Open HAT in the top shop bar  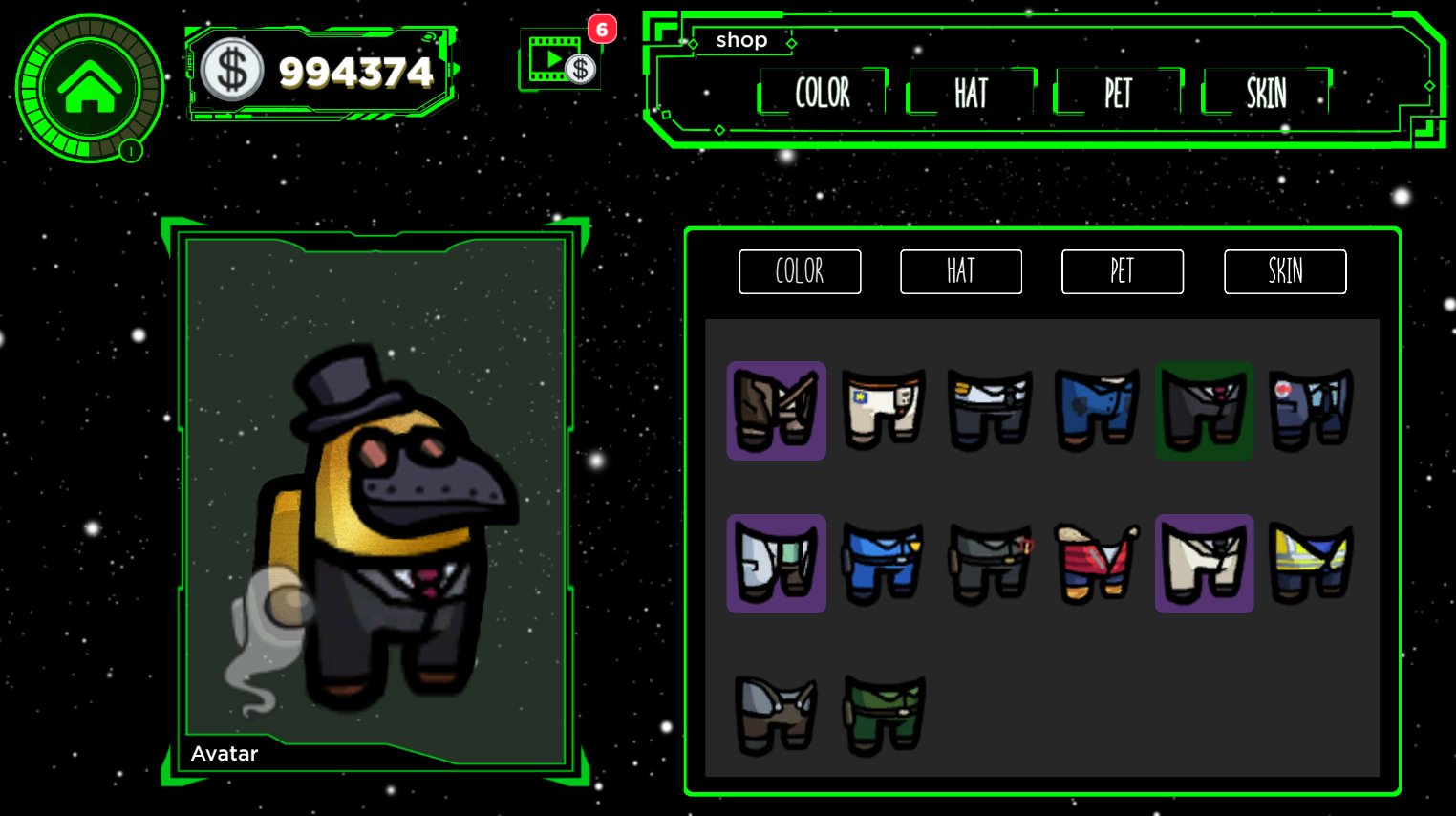971,93
